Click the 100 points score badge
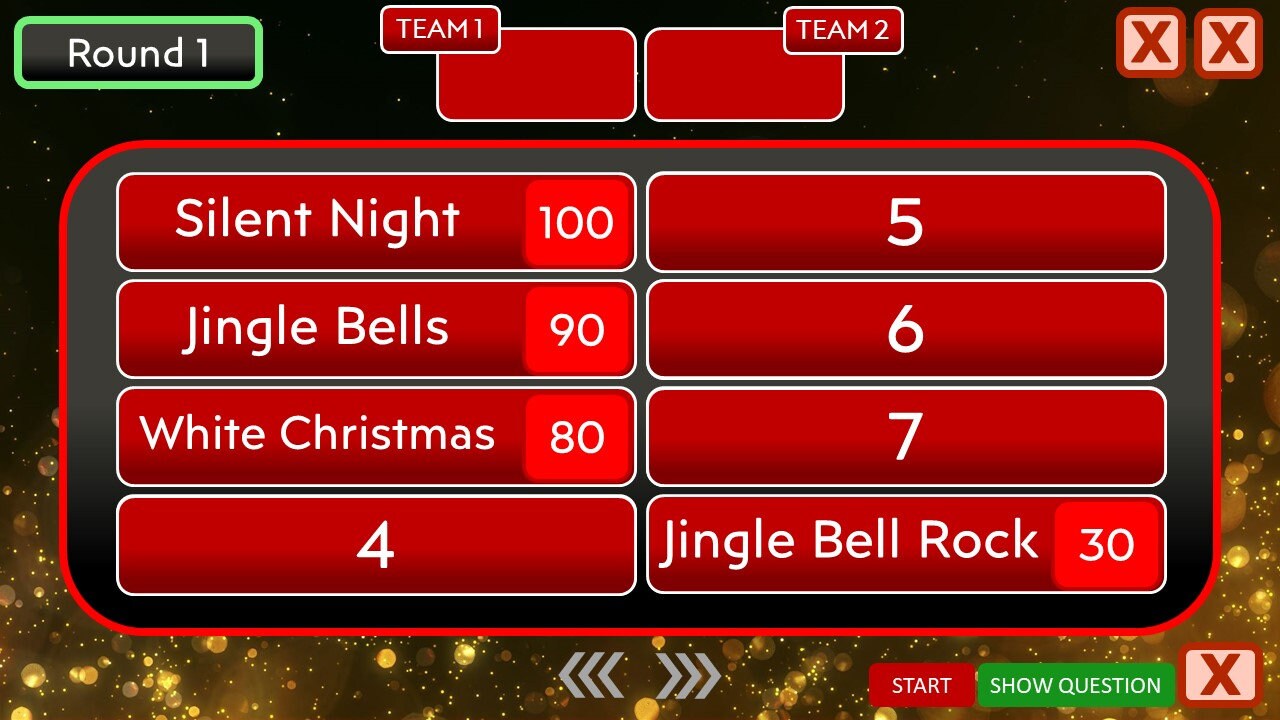 [576, 222]
